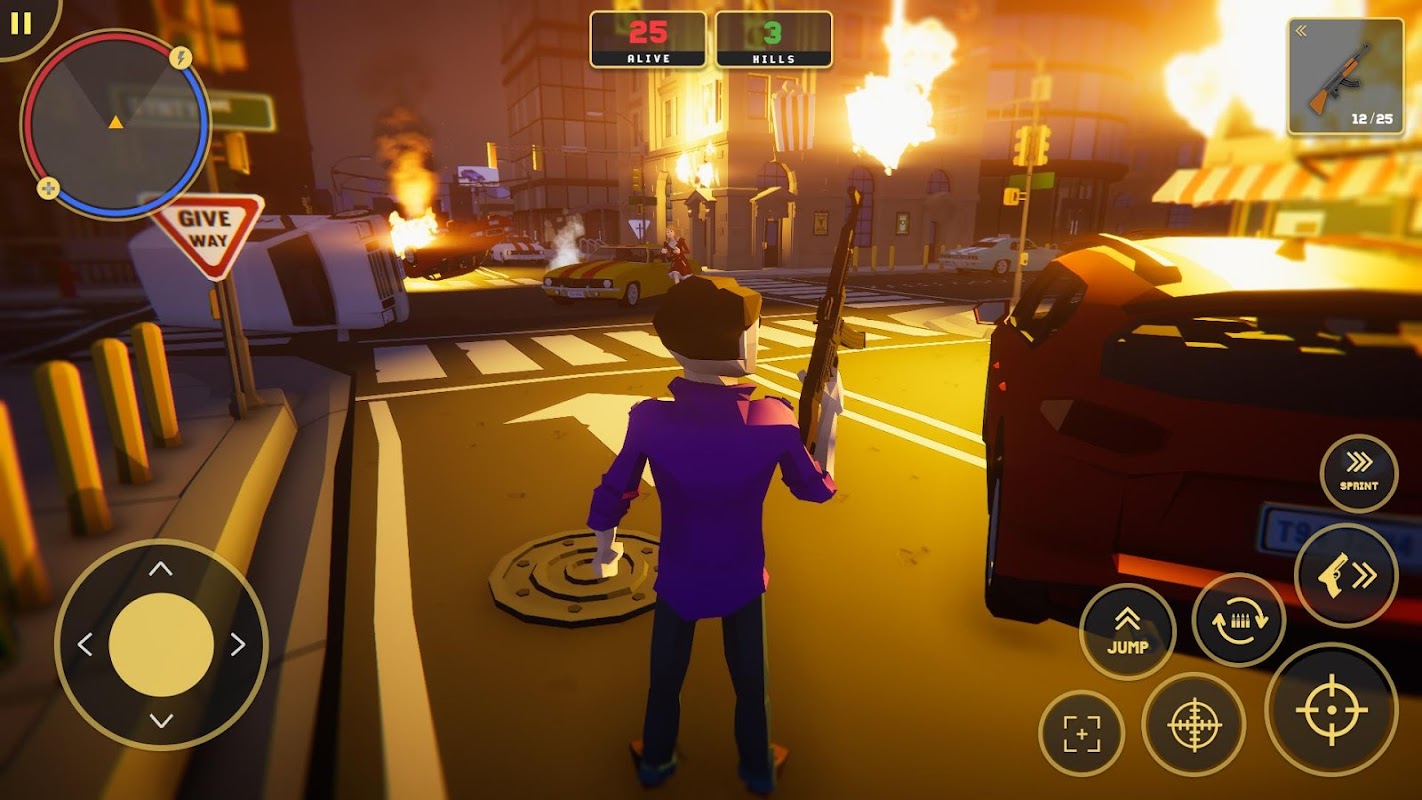
Task: Open the circular minimap
Action: 115,123
